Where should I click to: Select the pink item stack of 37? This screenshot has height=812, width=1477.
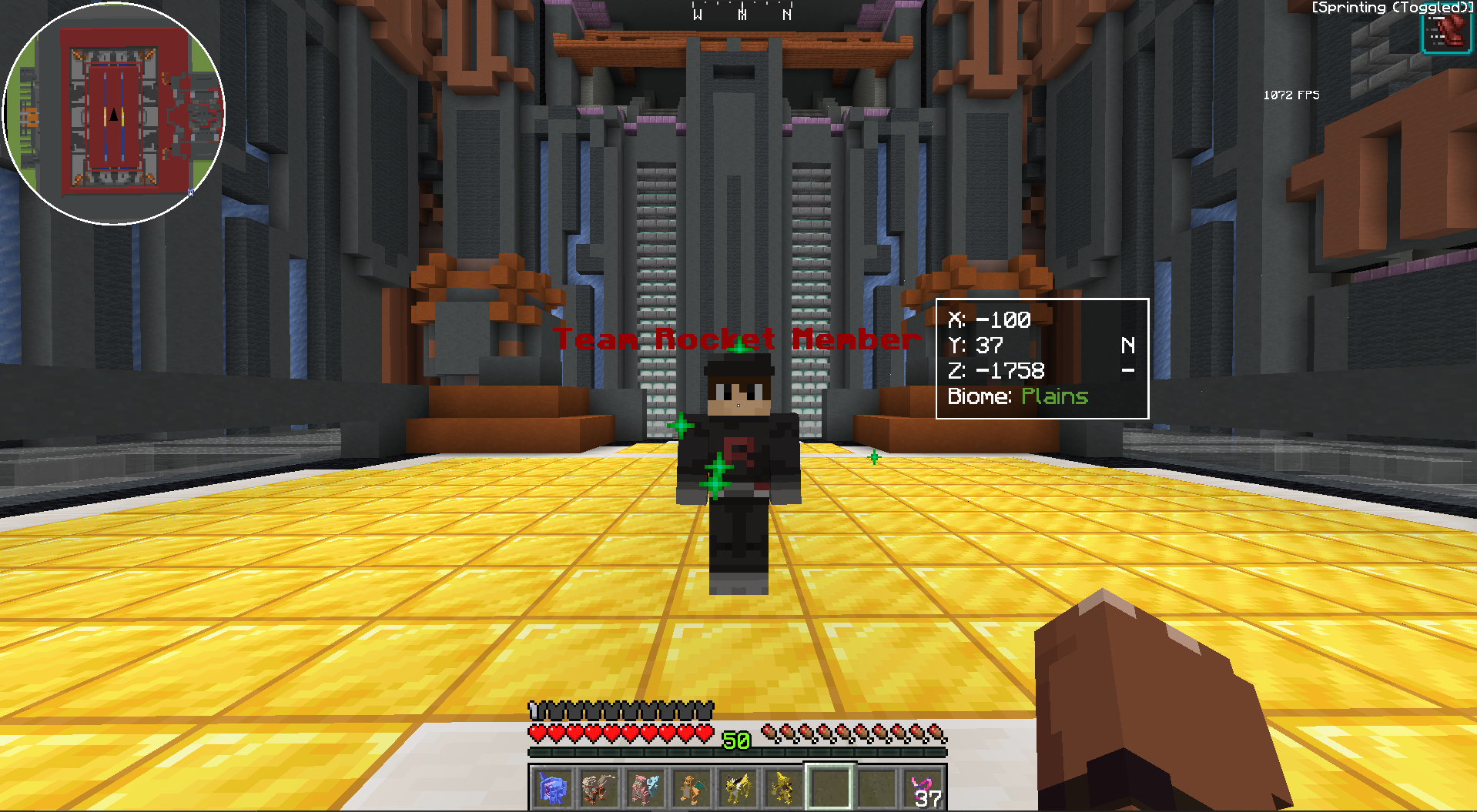924,789
